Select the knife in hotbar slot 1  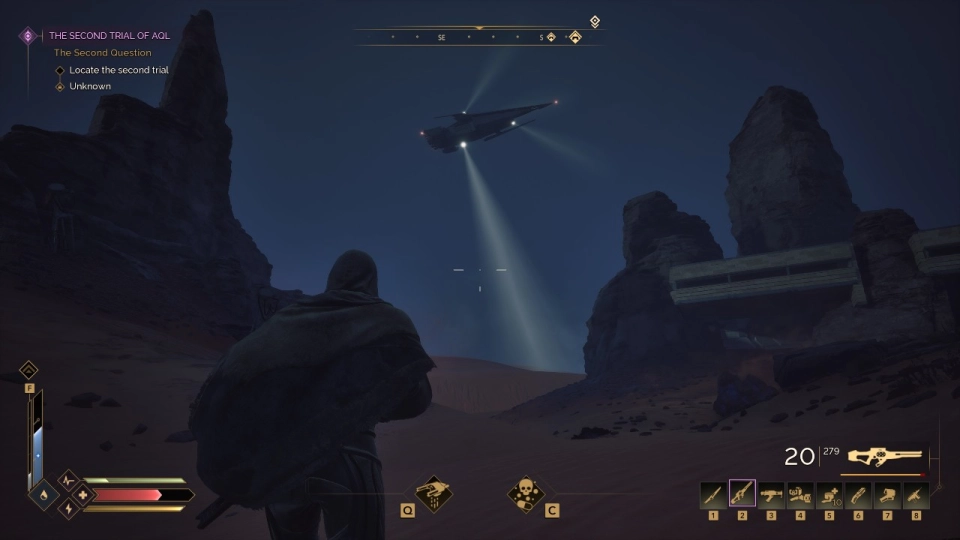tap(713, 494)
